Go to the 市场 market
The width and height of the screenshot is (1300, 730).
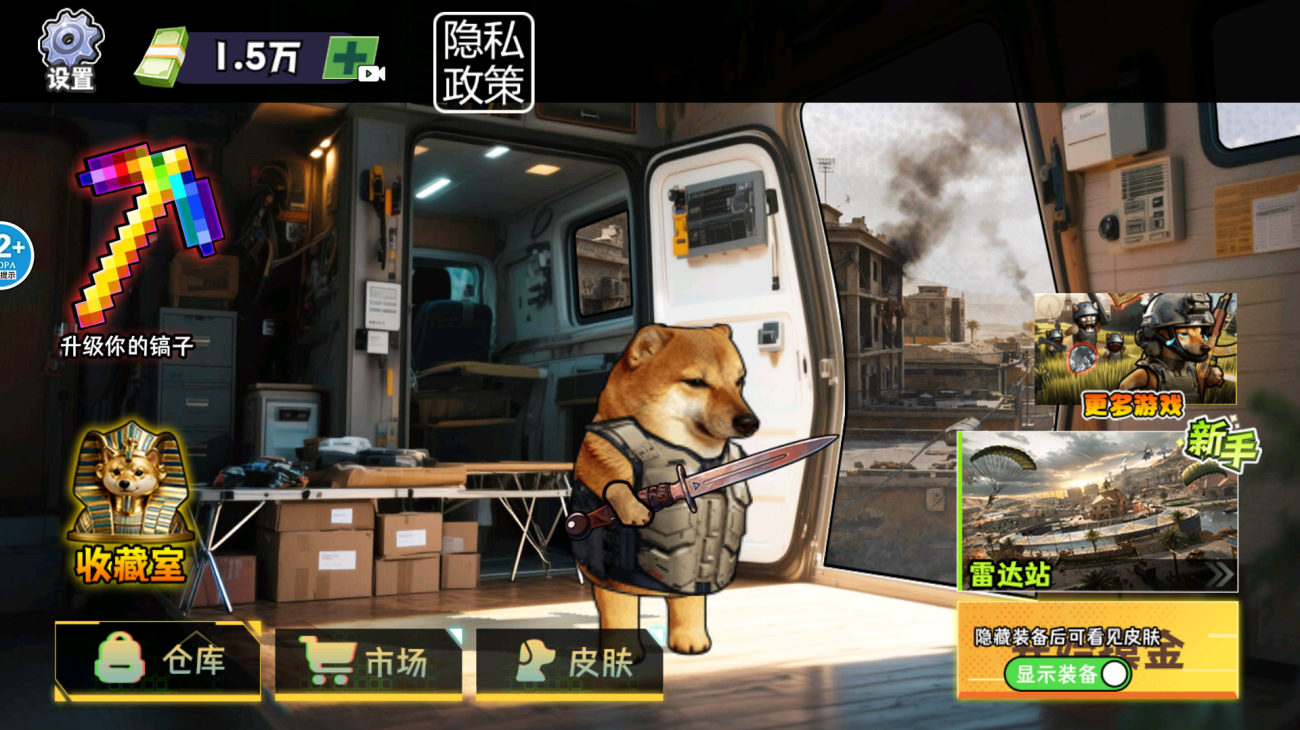(368, 661)
